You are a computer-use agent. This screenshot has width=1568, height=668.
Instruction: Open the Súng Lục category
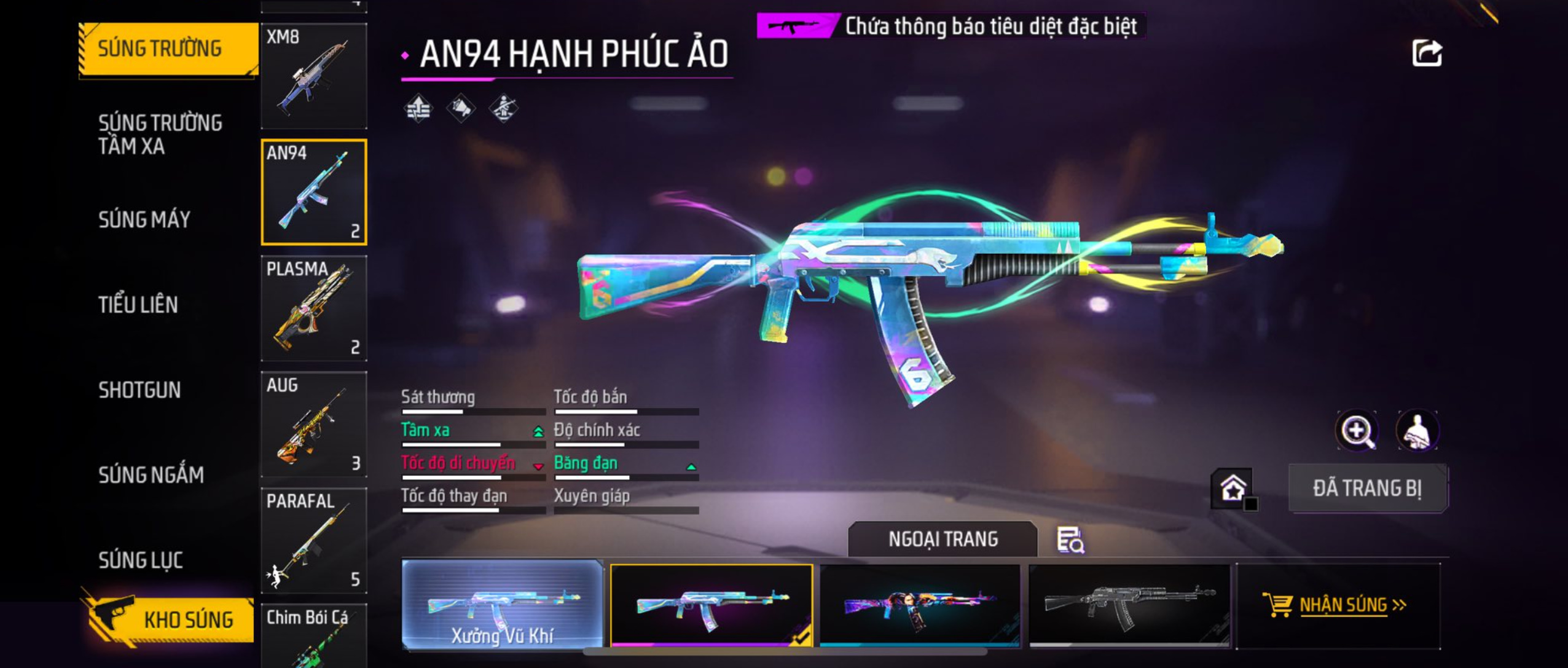(x=141, y=560)
